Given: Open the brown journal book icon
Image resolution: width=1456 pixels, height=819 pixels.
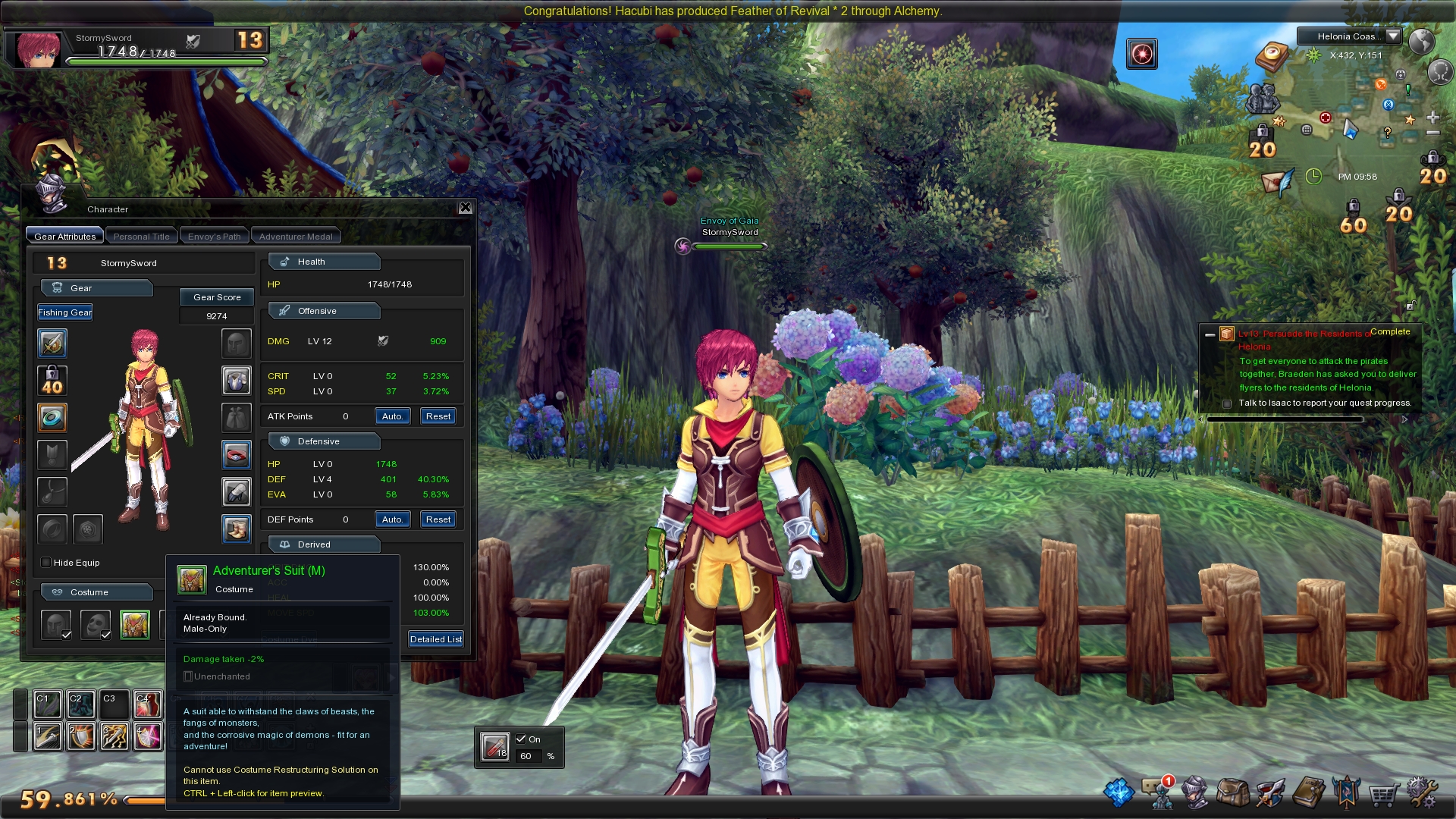Looking at the screenshot, I should pos(1308,793).
